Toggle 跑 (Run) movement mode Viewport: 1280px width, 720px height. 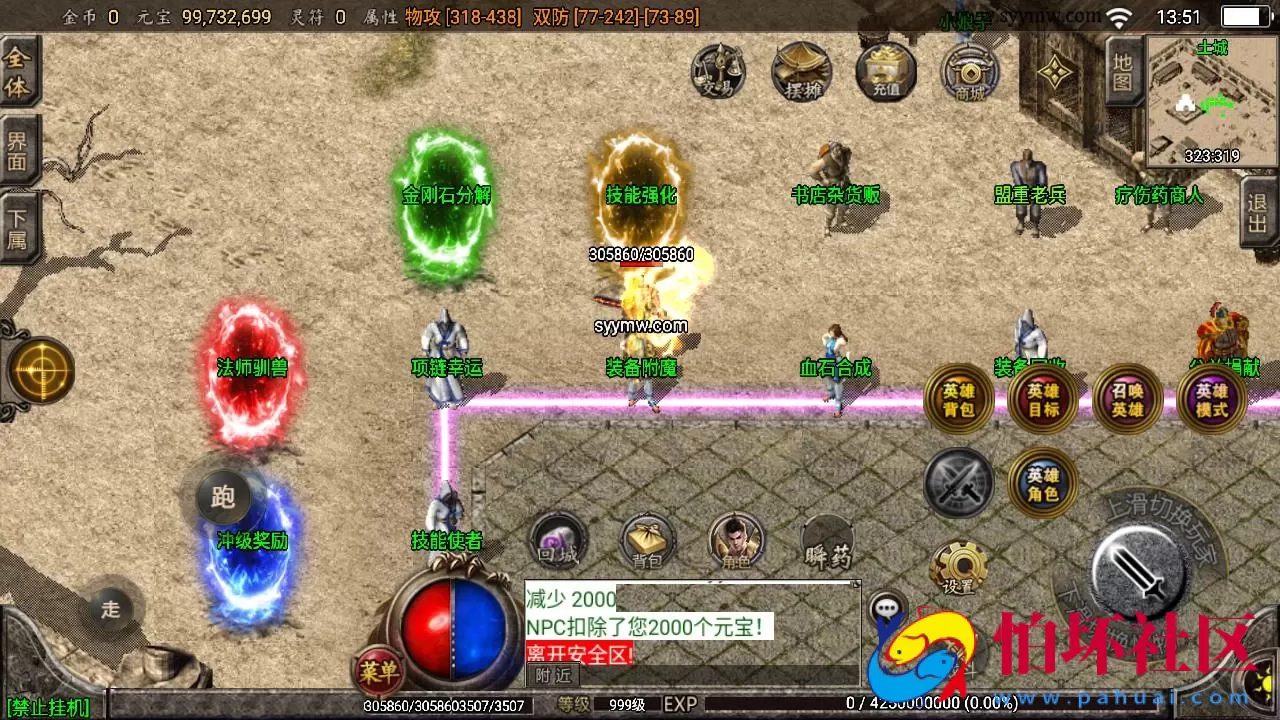pos(222,497)
